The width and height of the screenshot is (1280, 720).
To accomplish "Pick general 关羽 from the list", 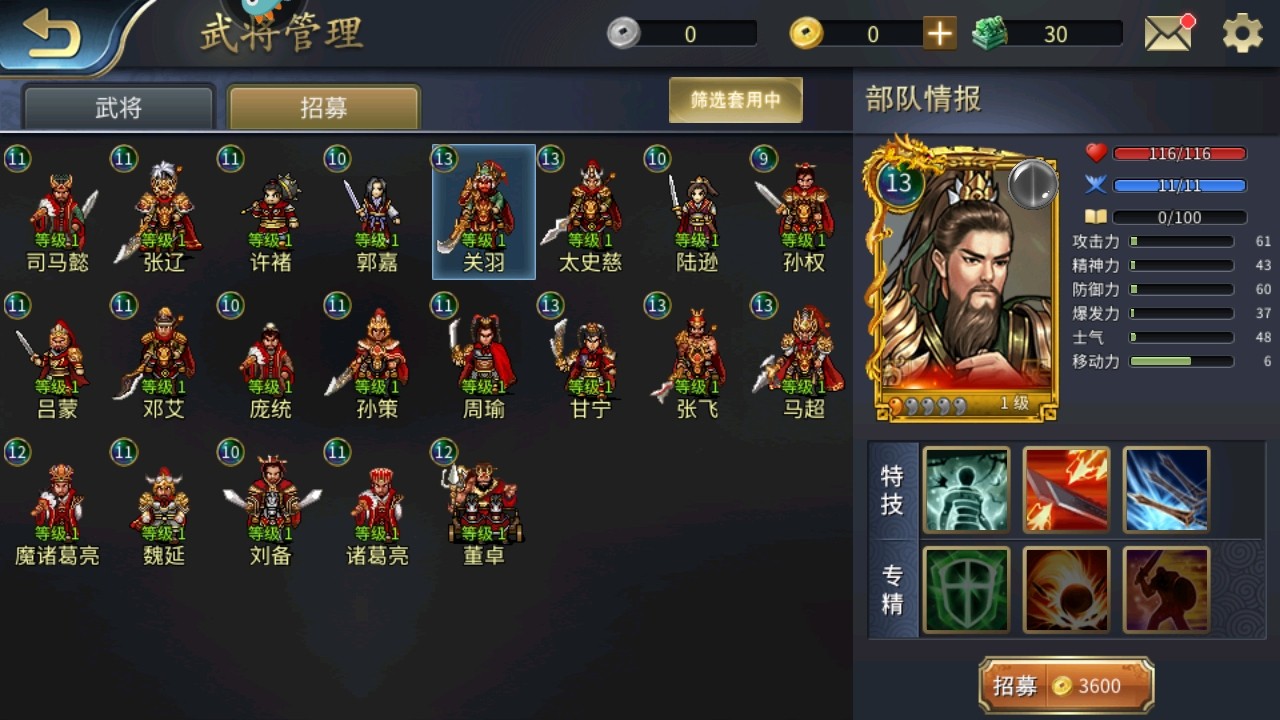I will [484, 212].
